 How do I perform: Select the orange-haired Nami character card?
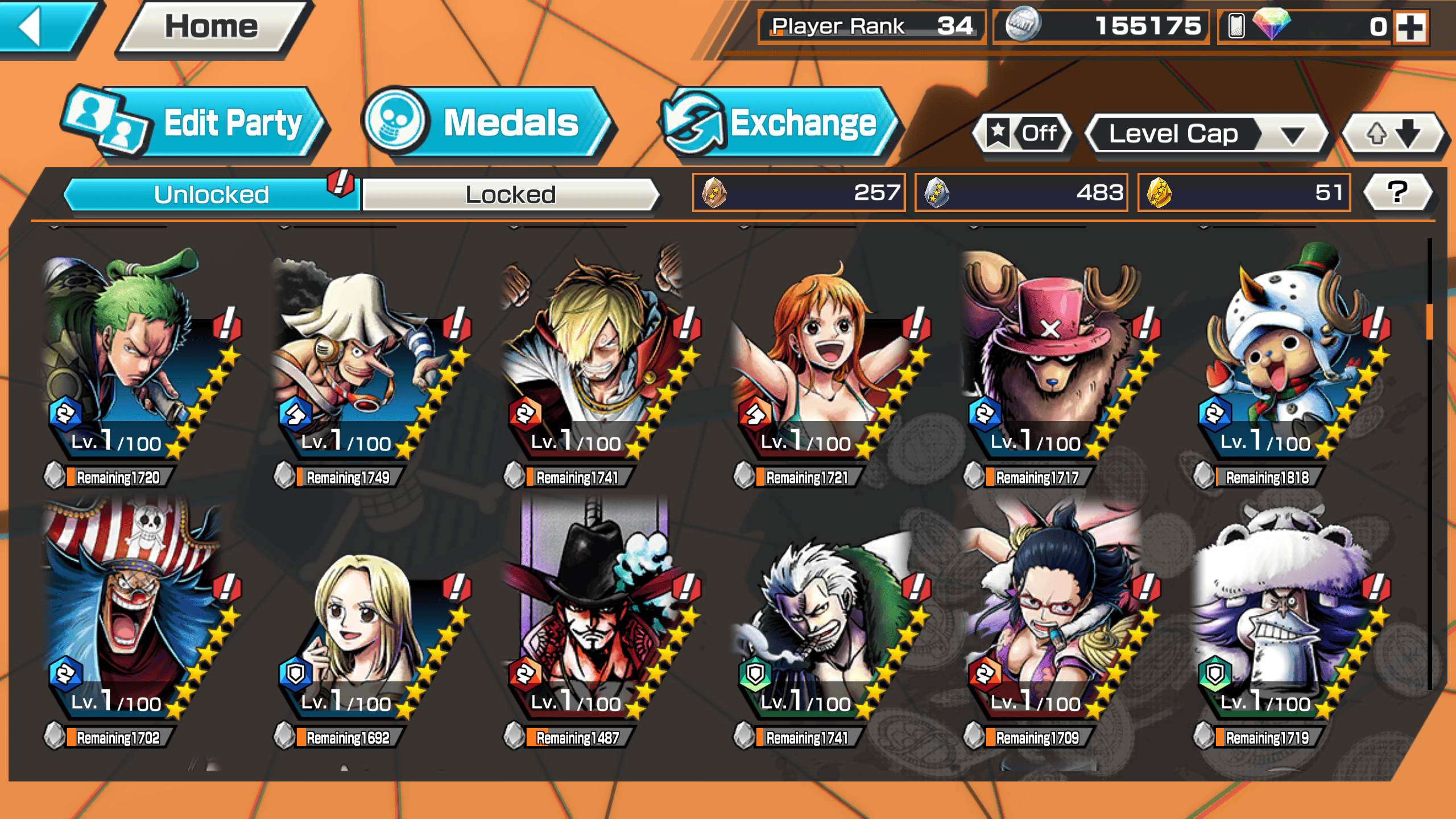(828, 358)
